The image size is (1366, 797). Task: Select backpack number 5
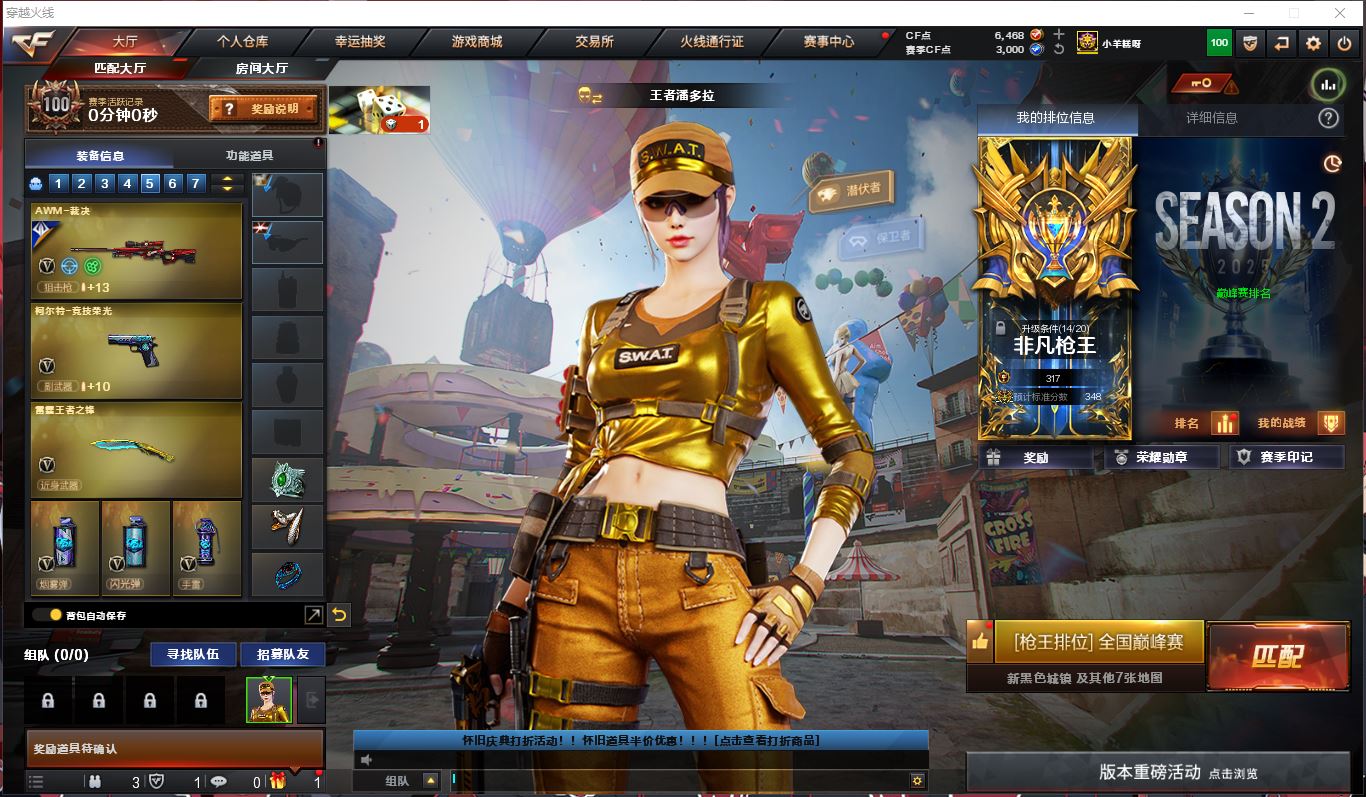[x=150, y=183]
